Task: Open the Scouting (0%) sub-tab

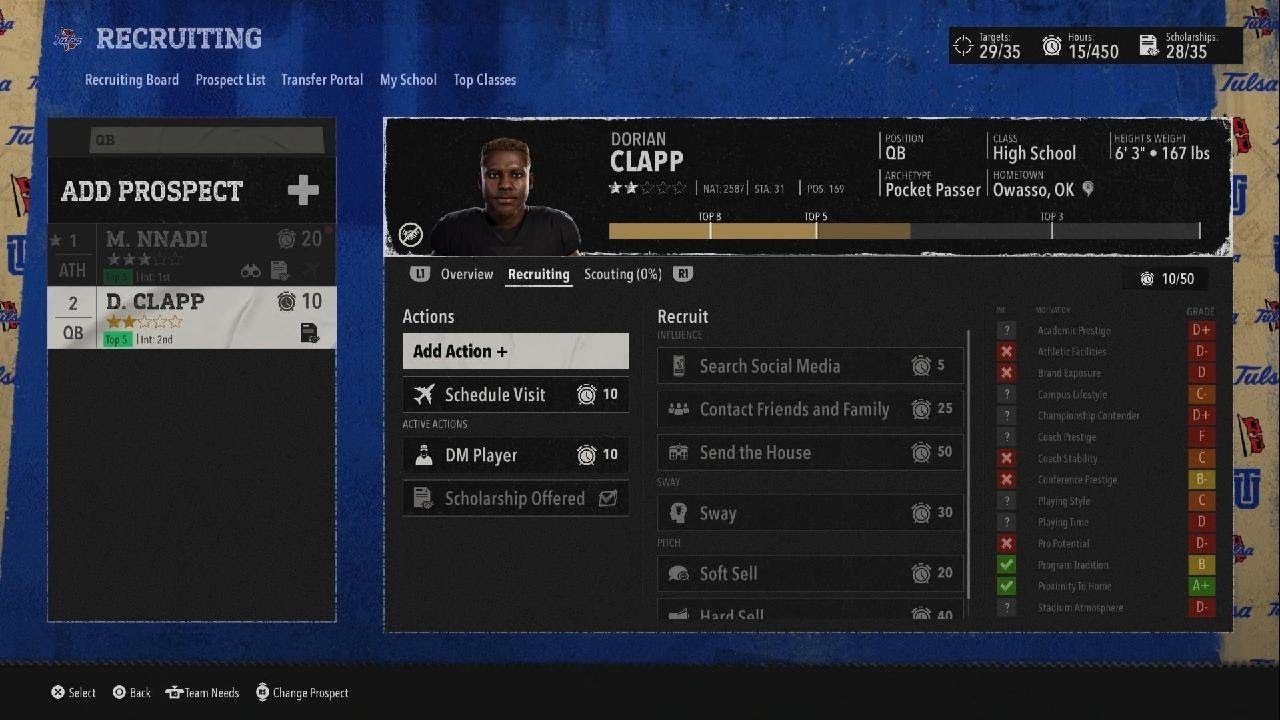Action: 622,274
